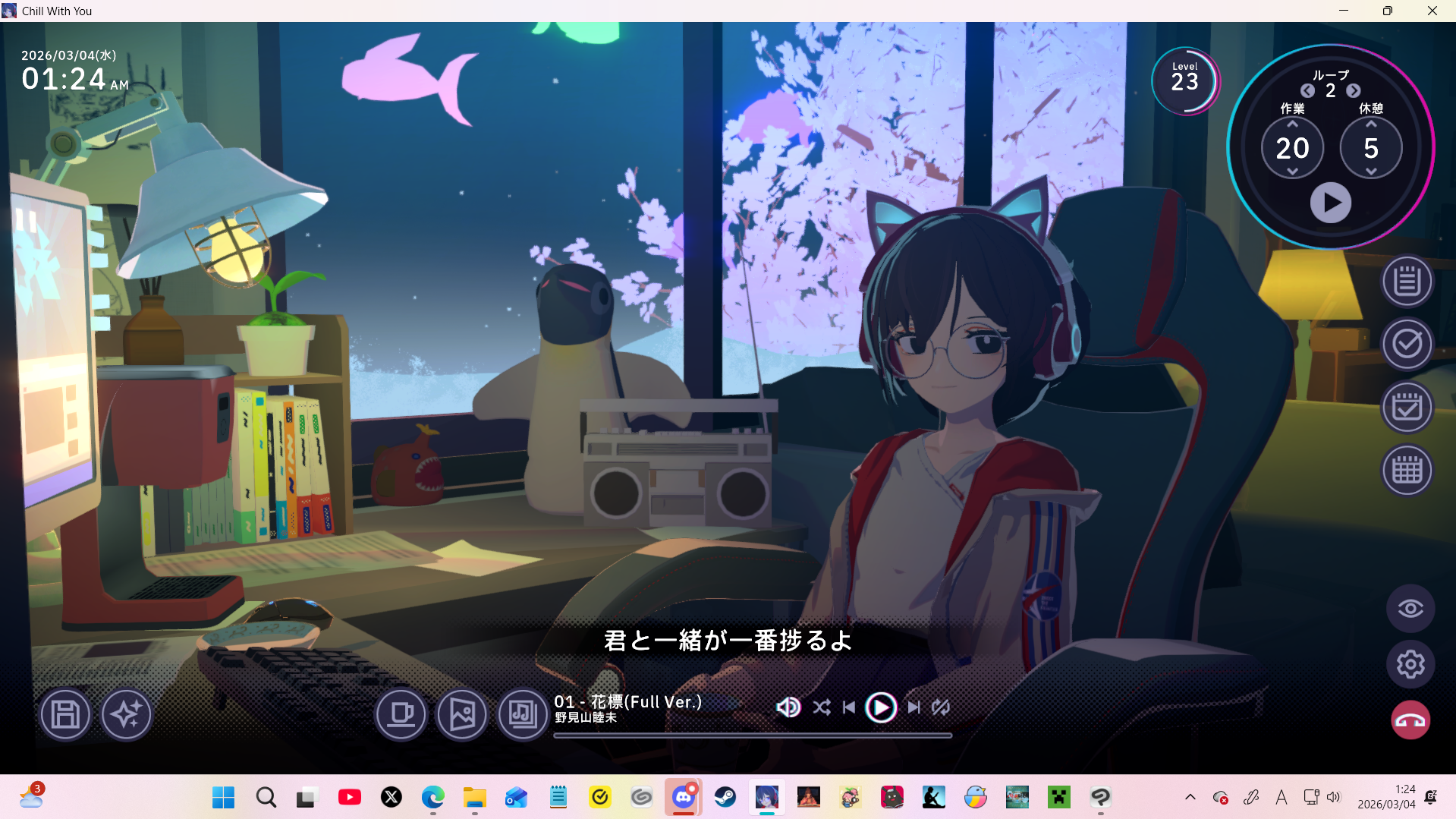Open the gear settings menu
Viewport: 1456px width, 819px height.
tap(1410, 665)
